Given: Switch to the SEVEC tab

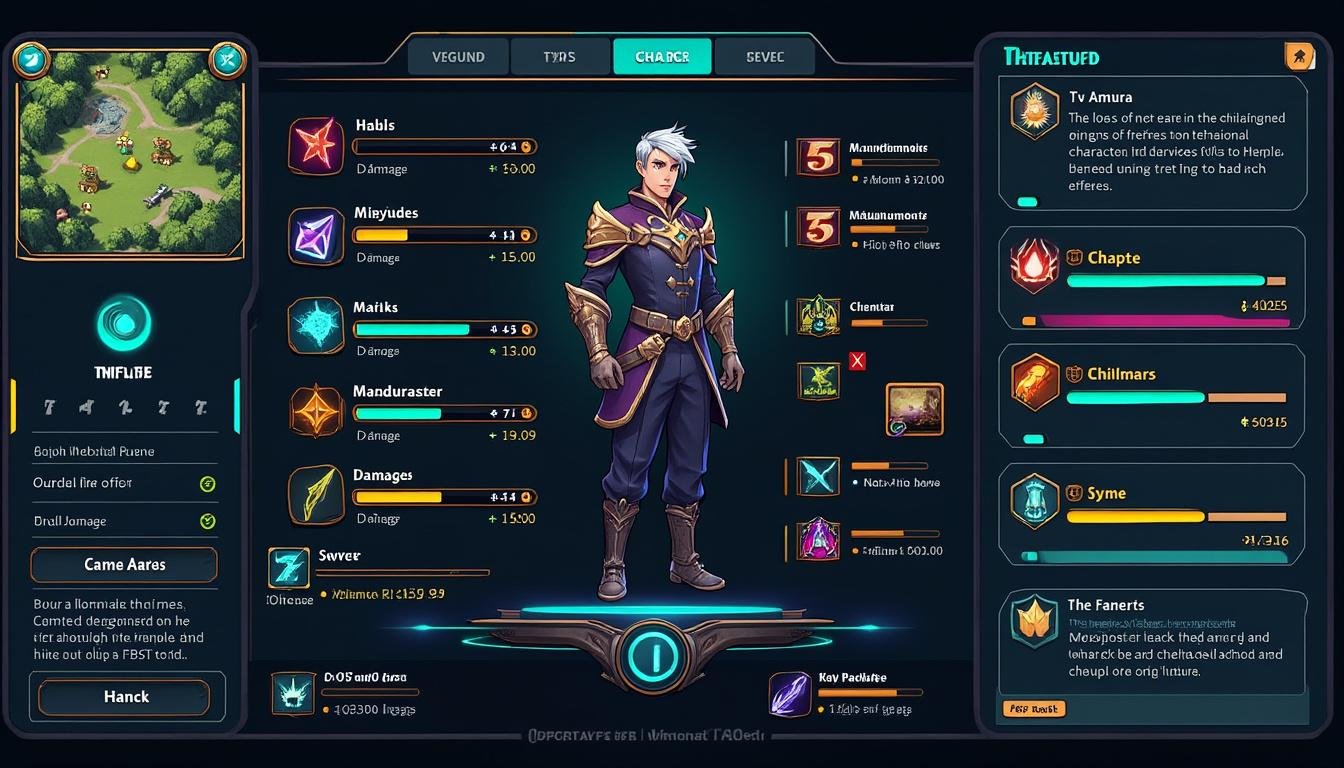Looking at the screenshot, I should [x=765, y=57].
